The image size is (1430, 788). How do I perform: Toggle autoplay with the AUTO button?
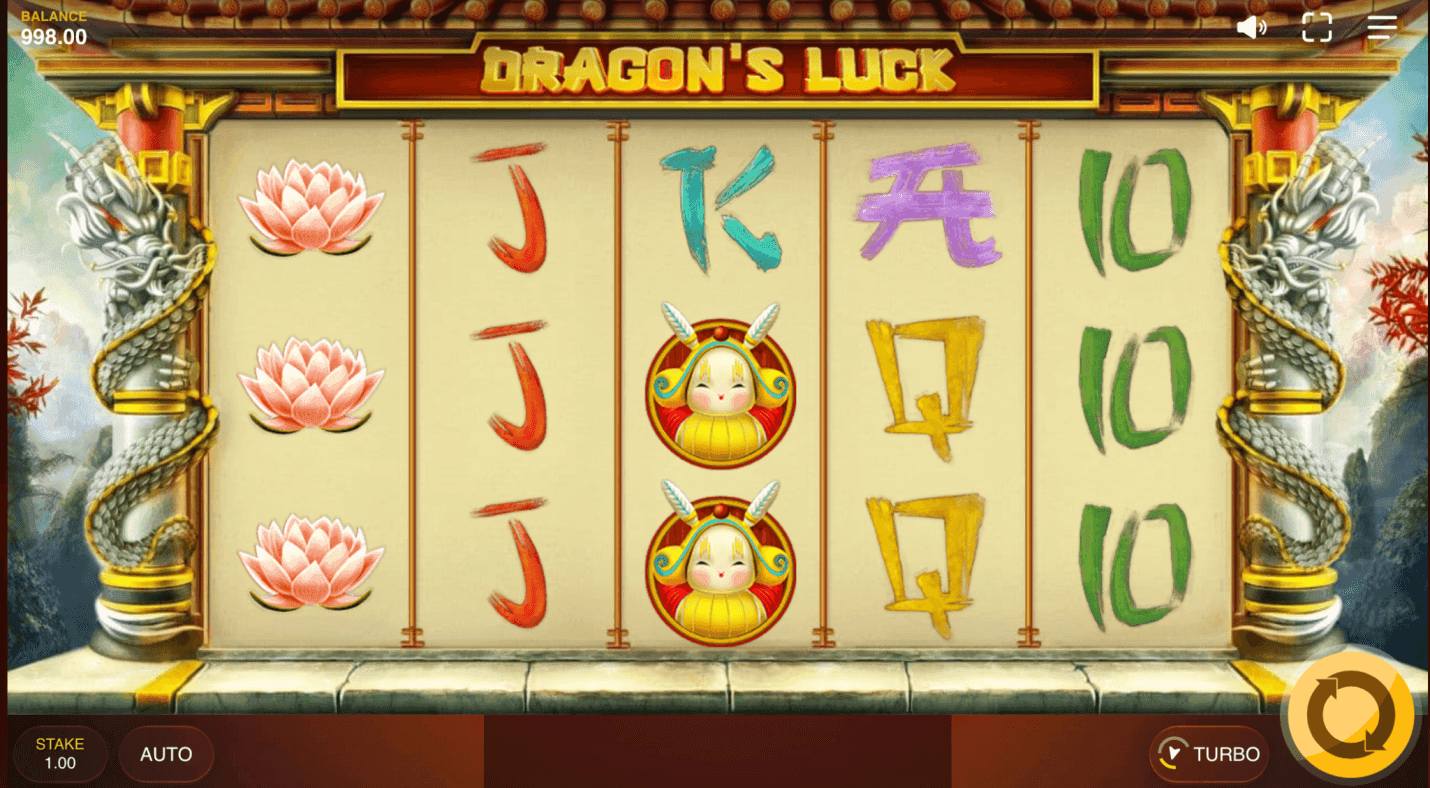(x=166, y=754)
